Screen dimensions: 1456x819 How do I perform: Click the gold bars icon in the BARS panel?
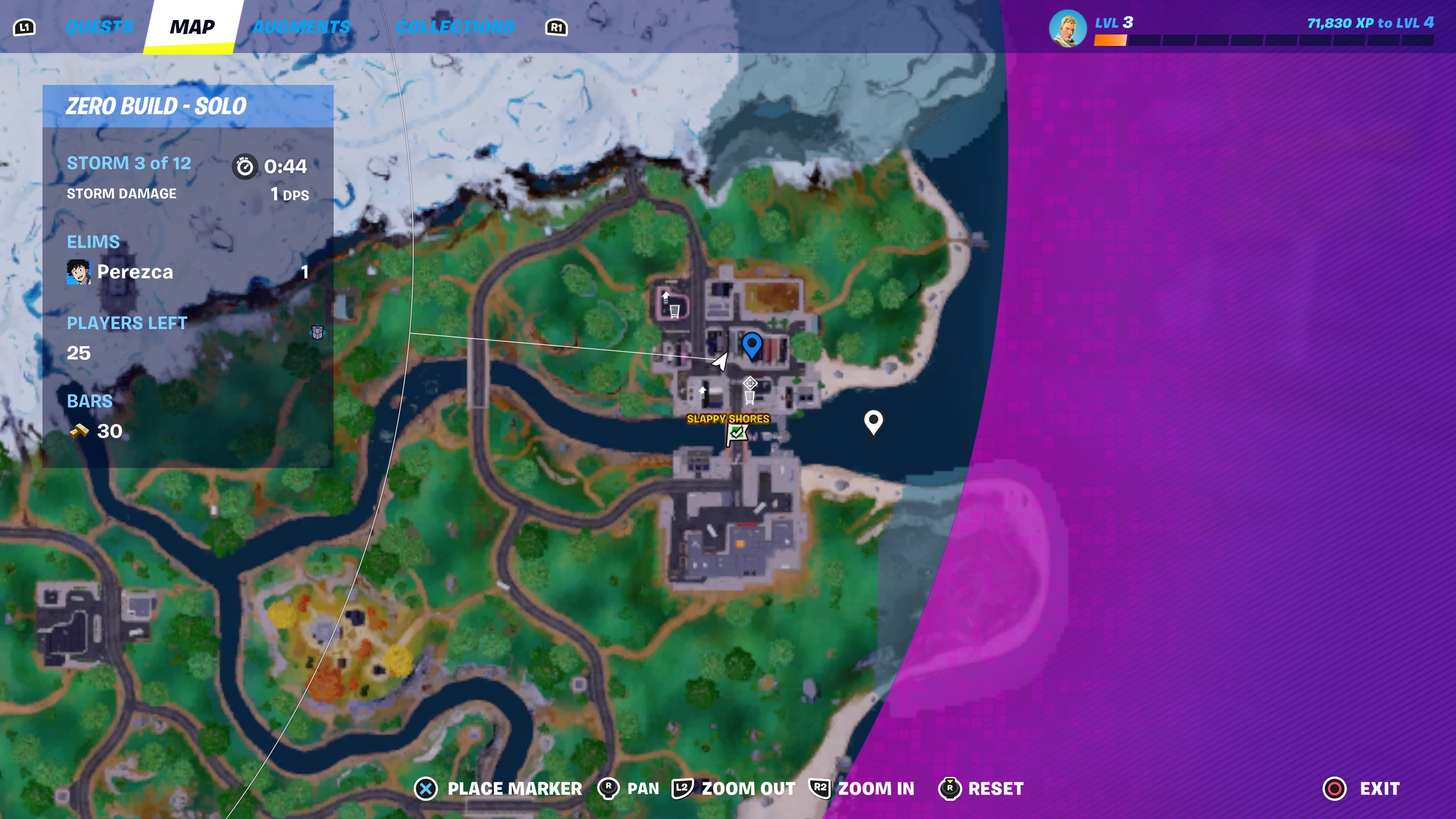coord(81,431)
